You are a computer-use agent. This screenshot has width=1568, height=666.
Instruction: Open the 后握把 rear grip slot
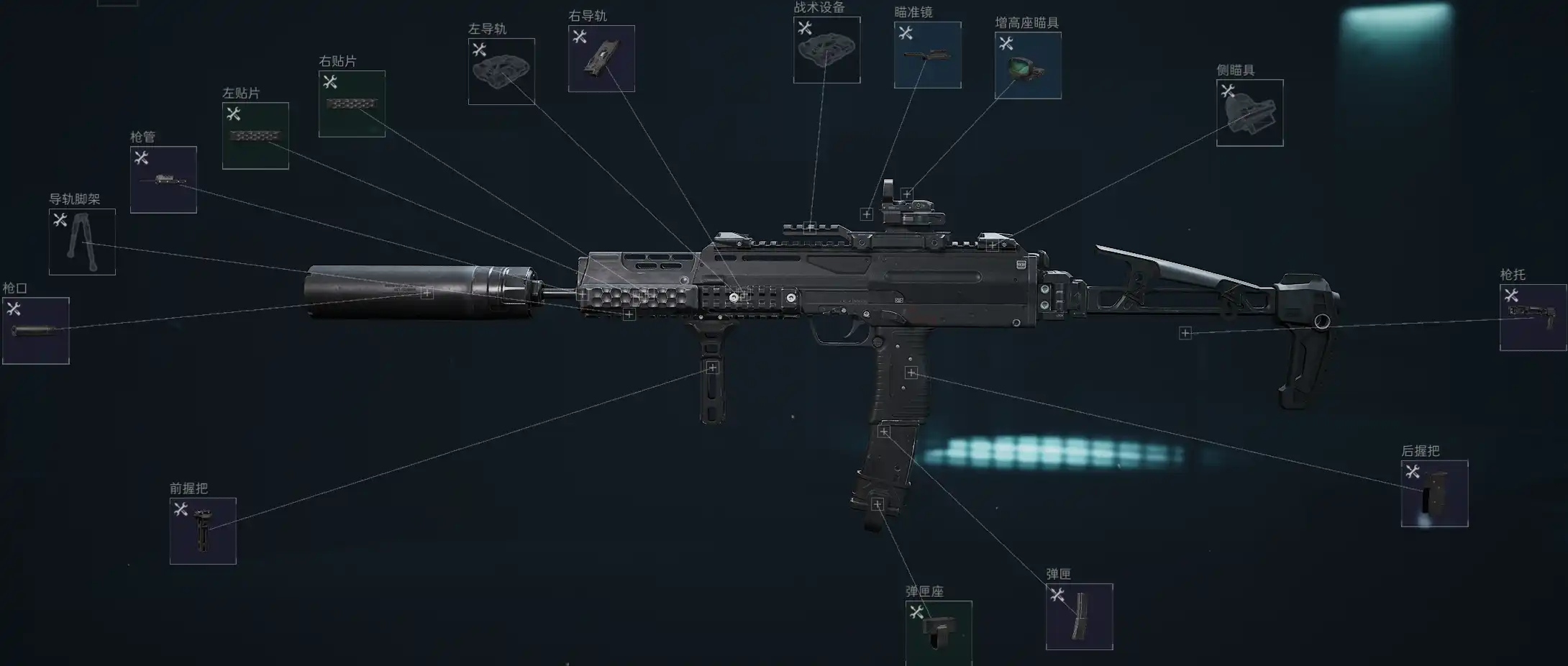tap(1434, 493)
